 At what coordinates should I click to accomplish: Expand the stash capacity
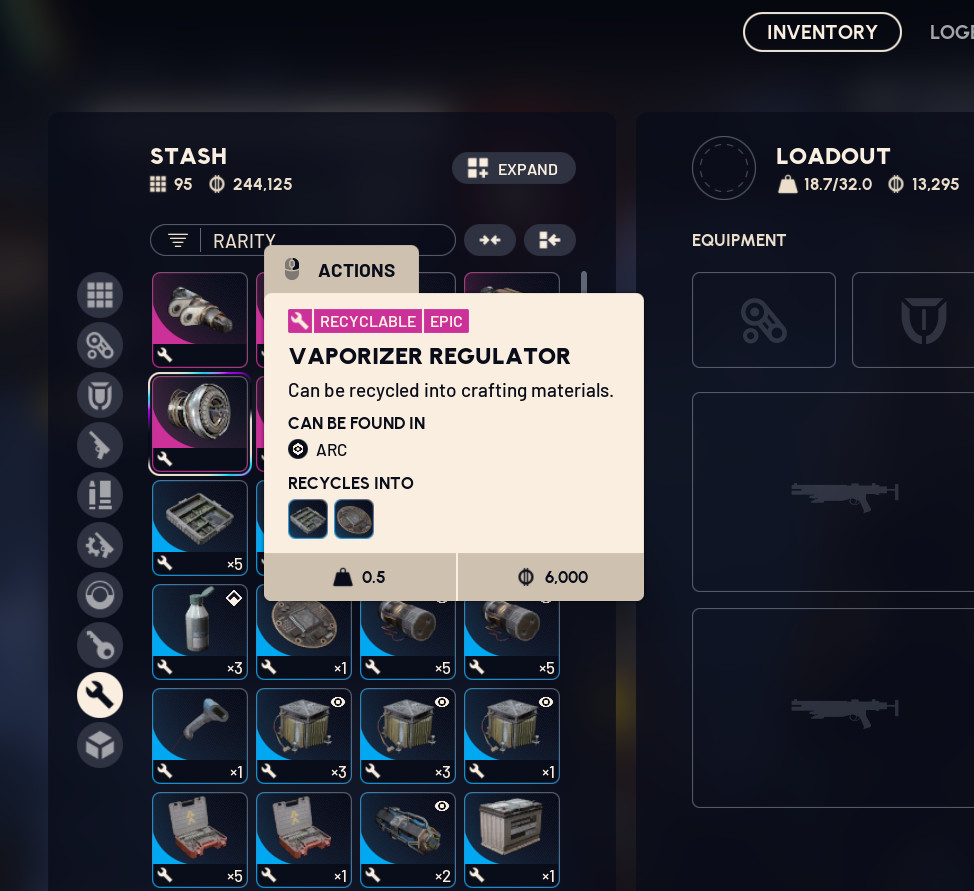pos(514,169)
